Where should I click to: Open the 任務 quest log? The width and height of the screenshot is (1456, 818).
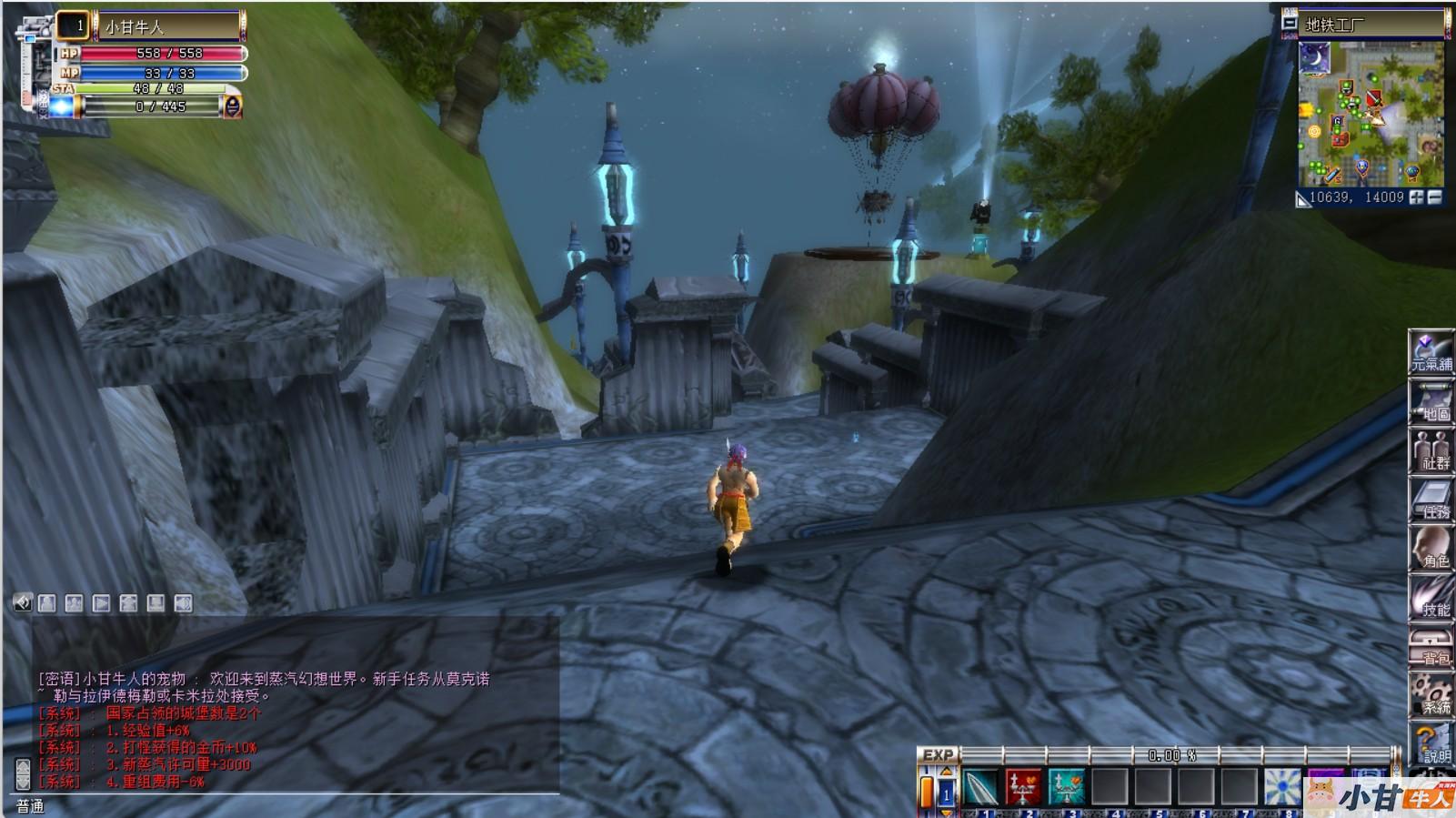point(1431,500)
